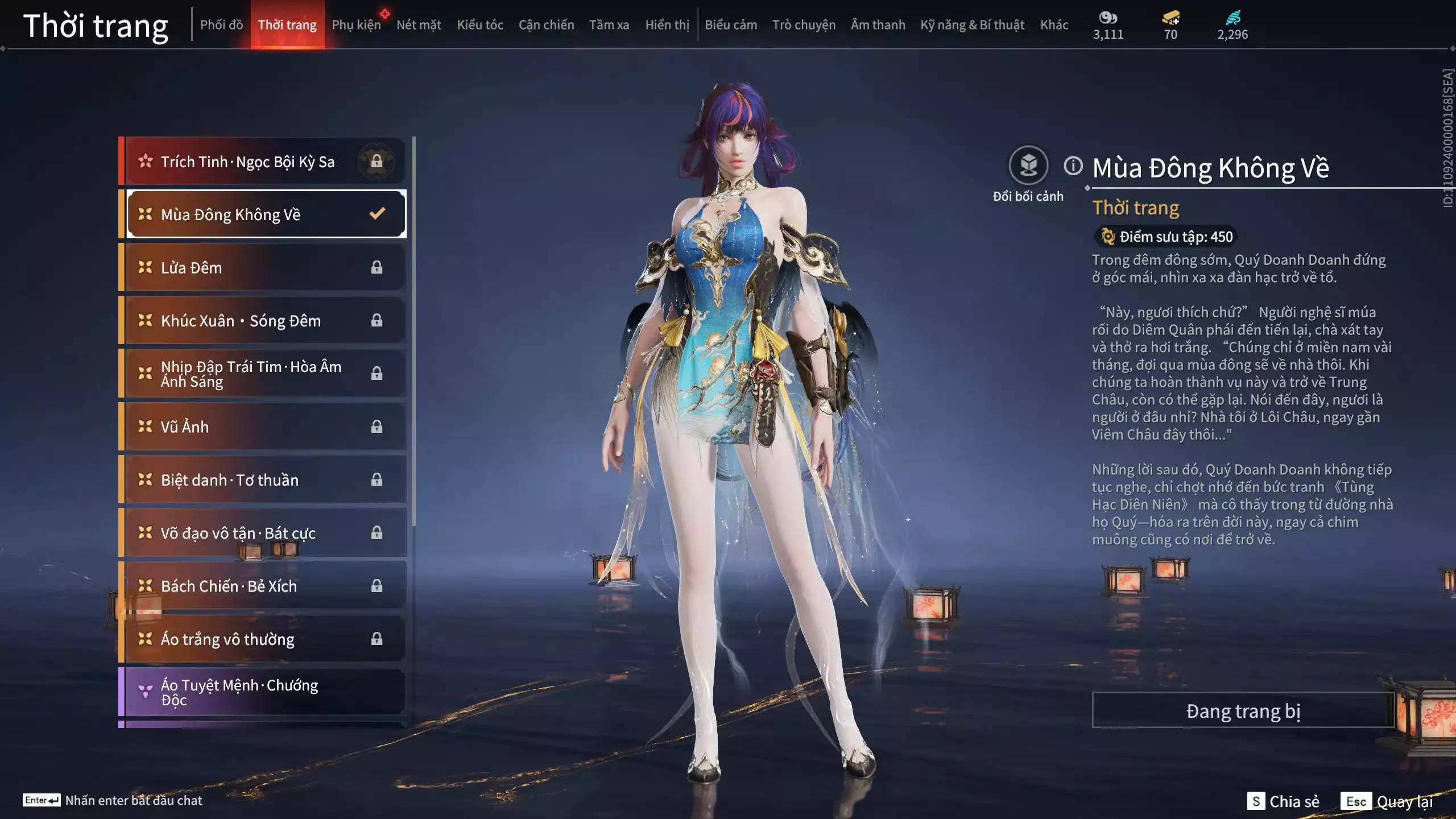The width and height of the screenshot is (1456, 819).
Task: Go to the Kiểu tóc tab
Action: tap(480, 25)
